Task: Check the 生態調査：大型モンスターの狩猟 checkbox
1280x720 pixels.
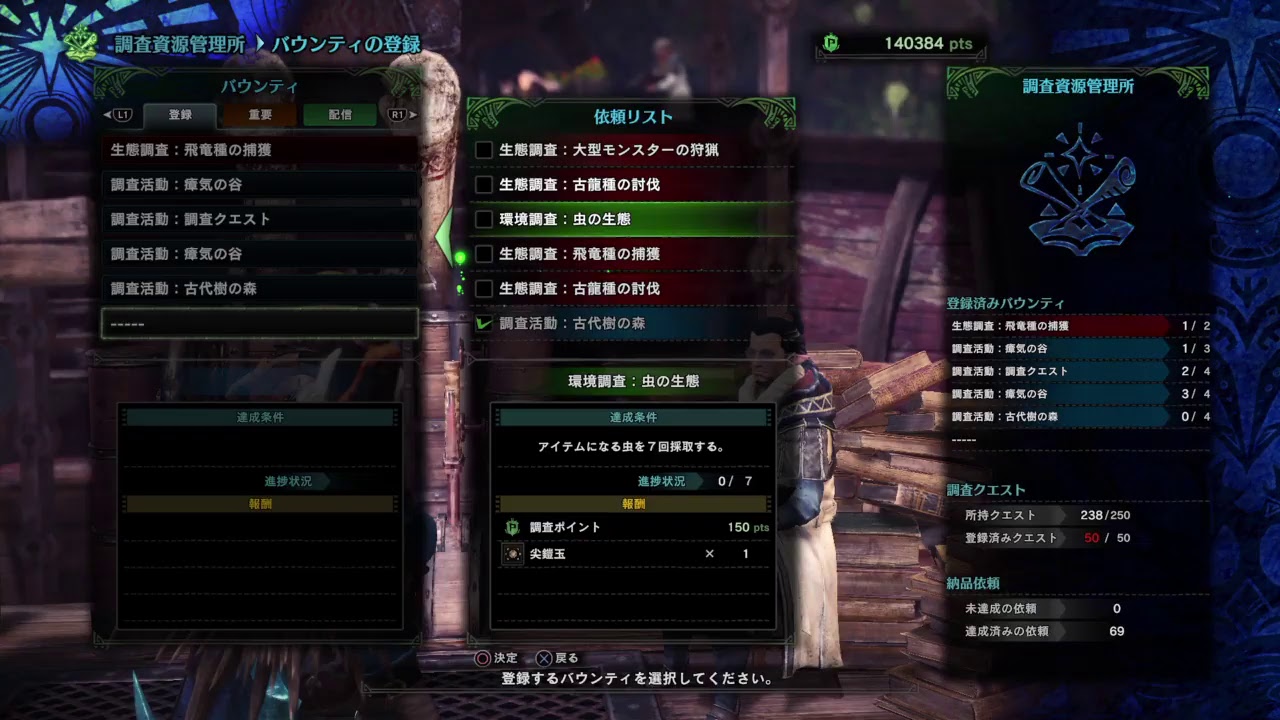Action: click(484, 149)
